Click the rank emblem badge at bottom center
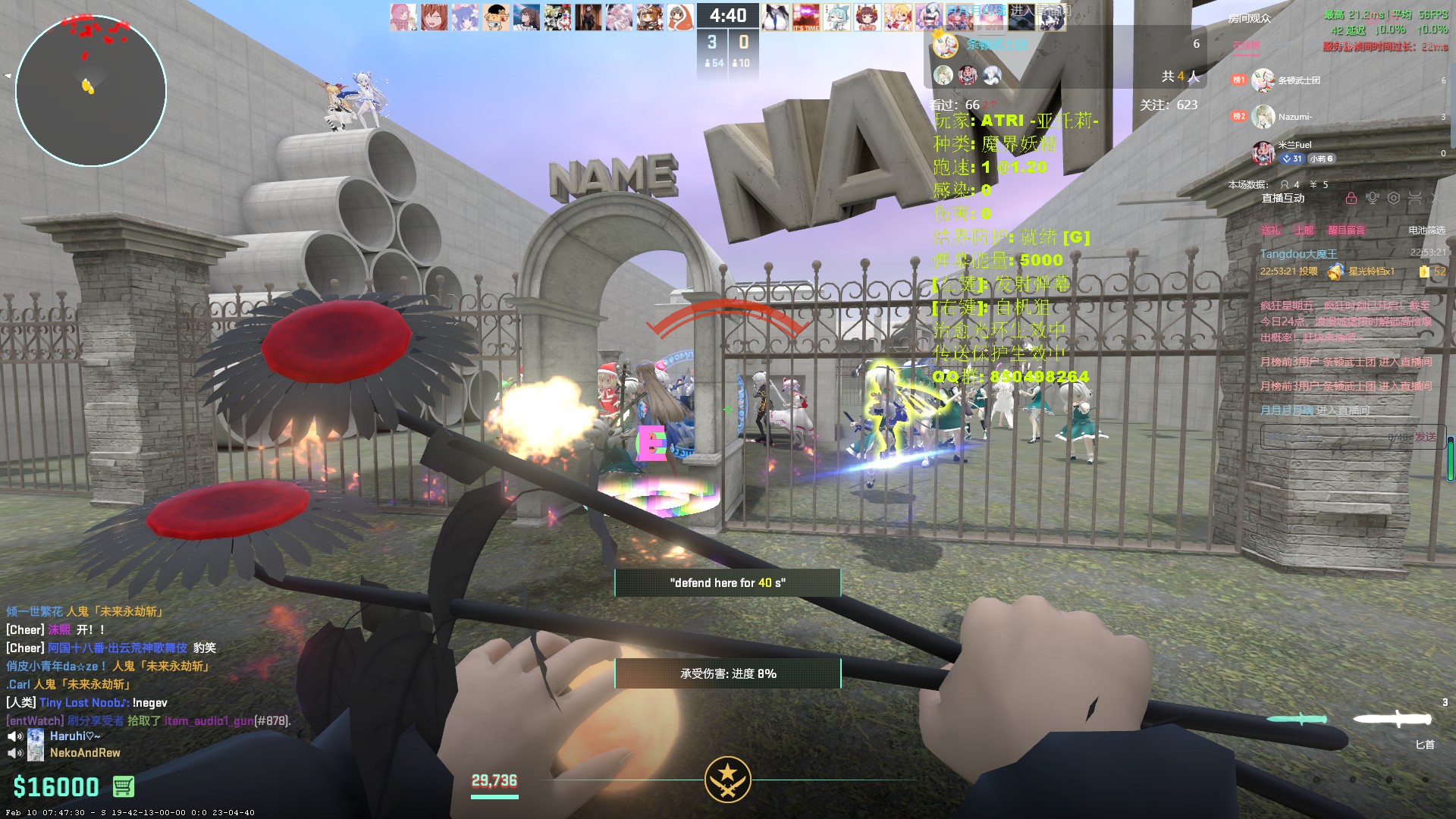The width and height of the screenshot is (1456, 819). point(727,779)
